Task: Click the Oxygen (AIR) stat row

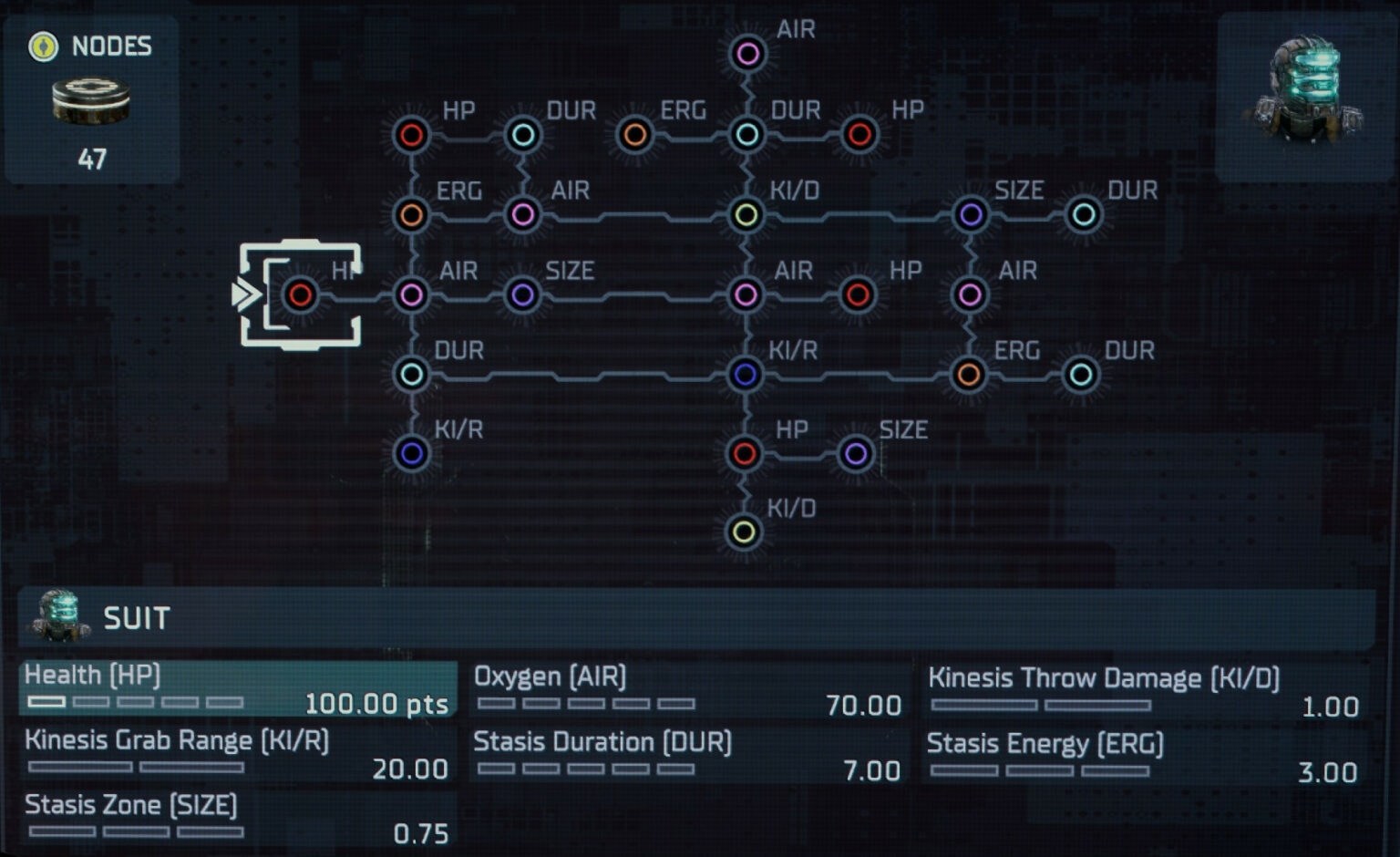Action: pos(684,688)
